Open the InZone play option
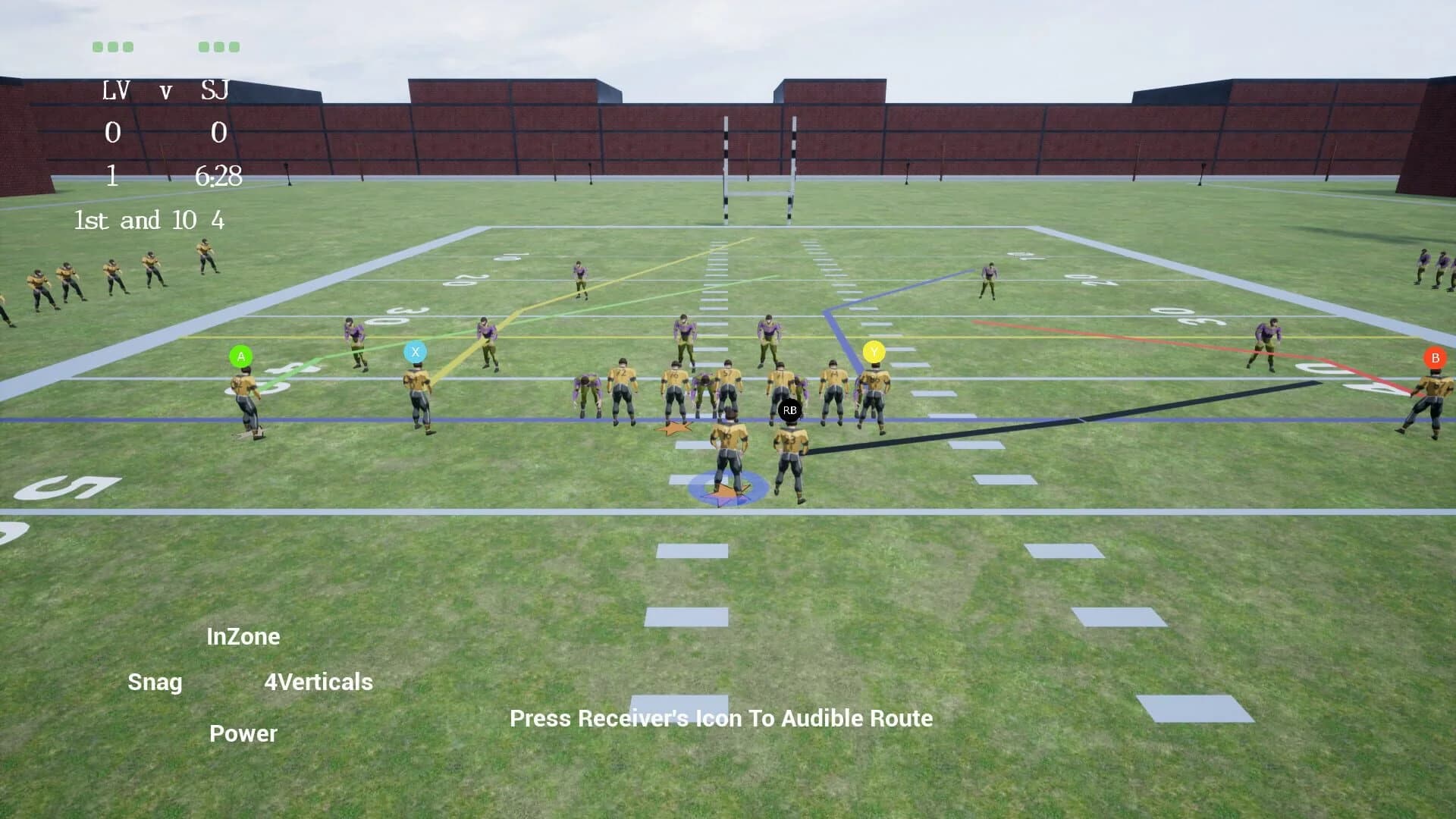1456x819 pixels. [x=243, y=636]
